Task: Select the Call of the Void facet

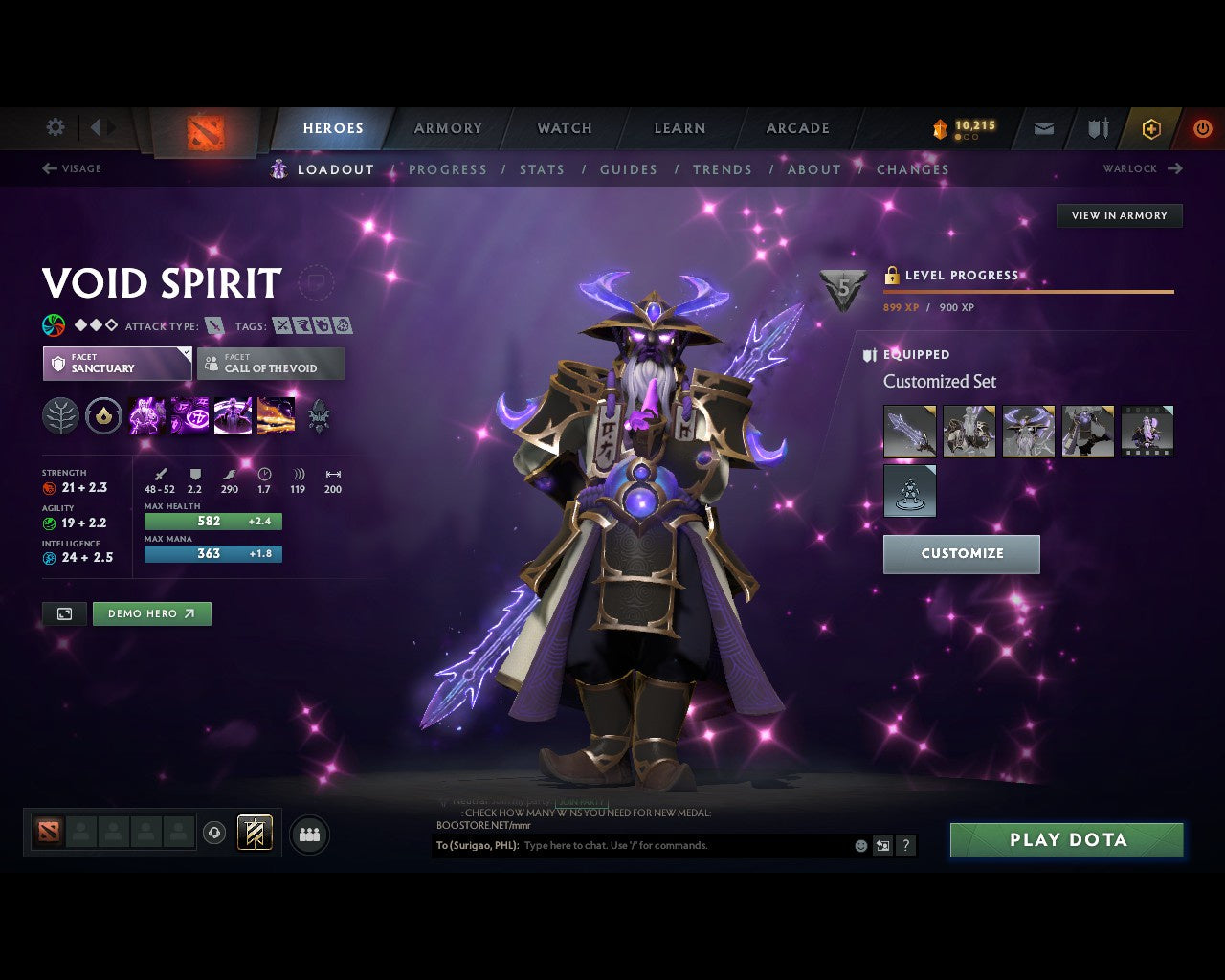Action: pos(270,364)
